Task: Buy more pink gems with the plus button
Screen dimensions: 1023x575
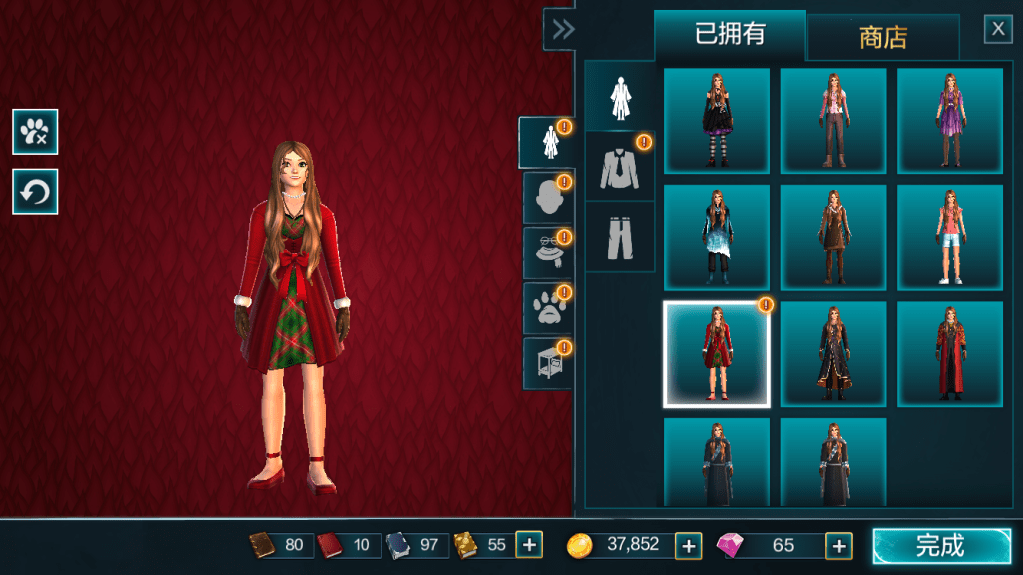Action: (838, 545)
